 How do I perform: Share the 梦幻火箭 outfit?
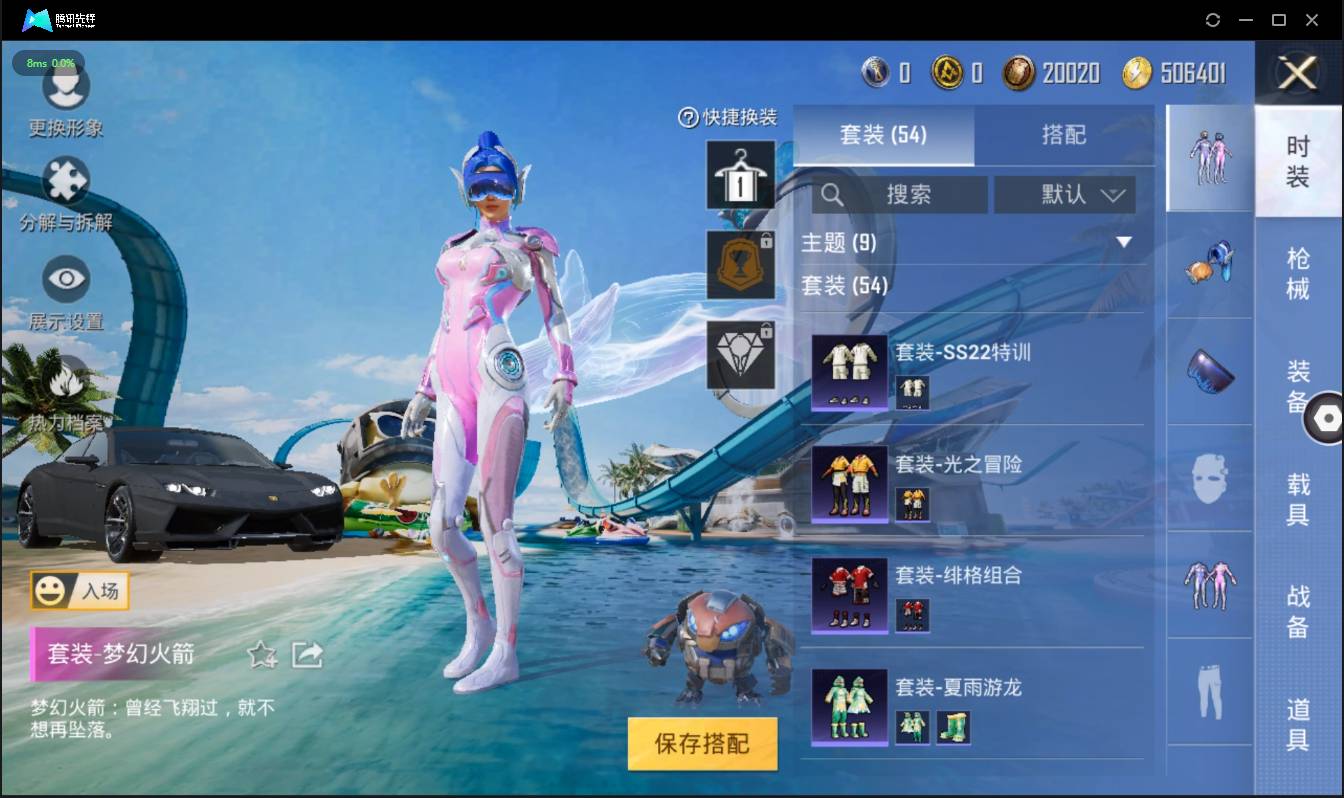coord(308,655)
